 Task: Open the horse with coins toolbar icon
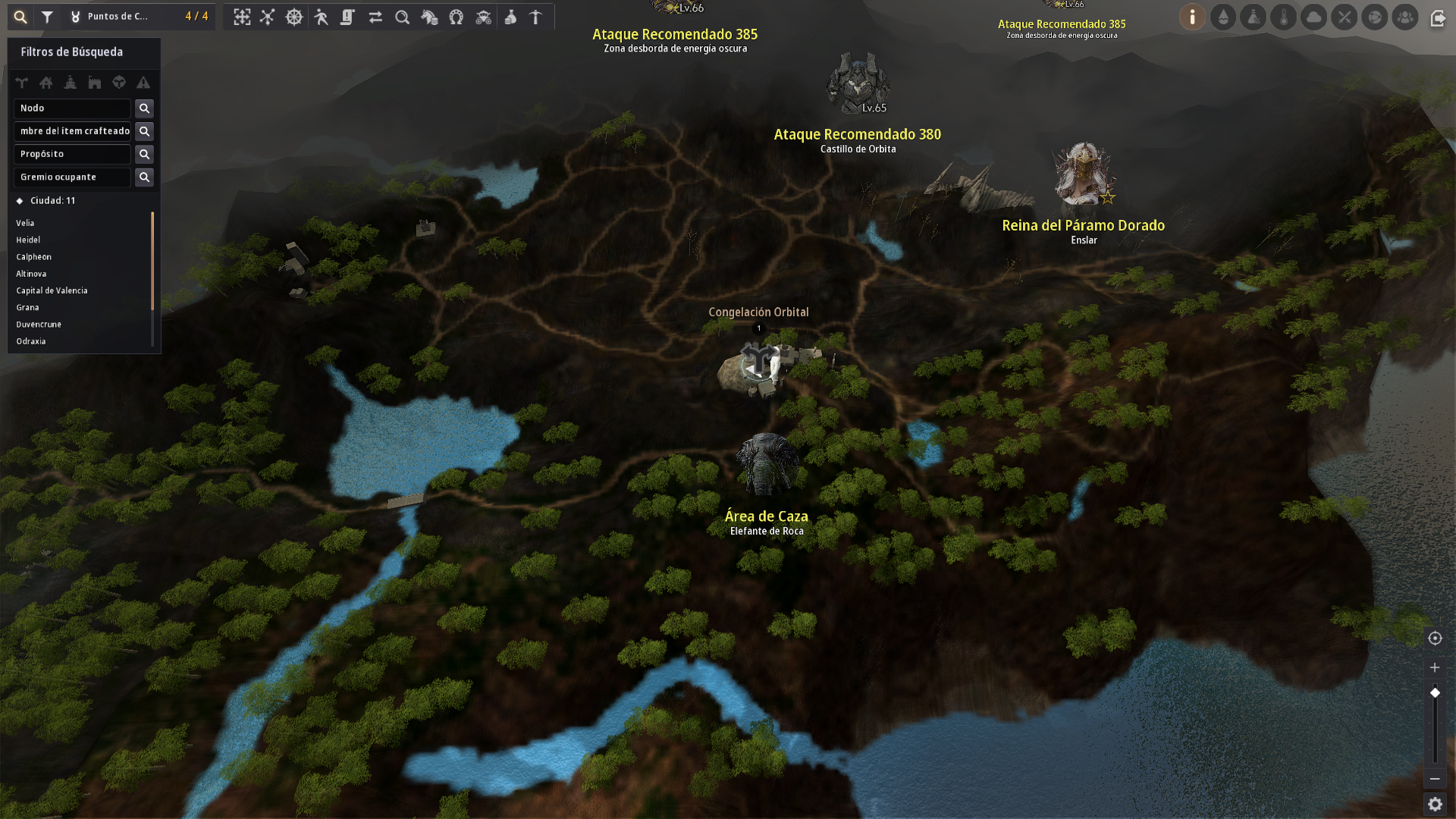[429, 17]
